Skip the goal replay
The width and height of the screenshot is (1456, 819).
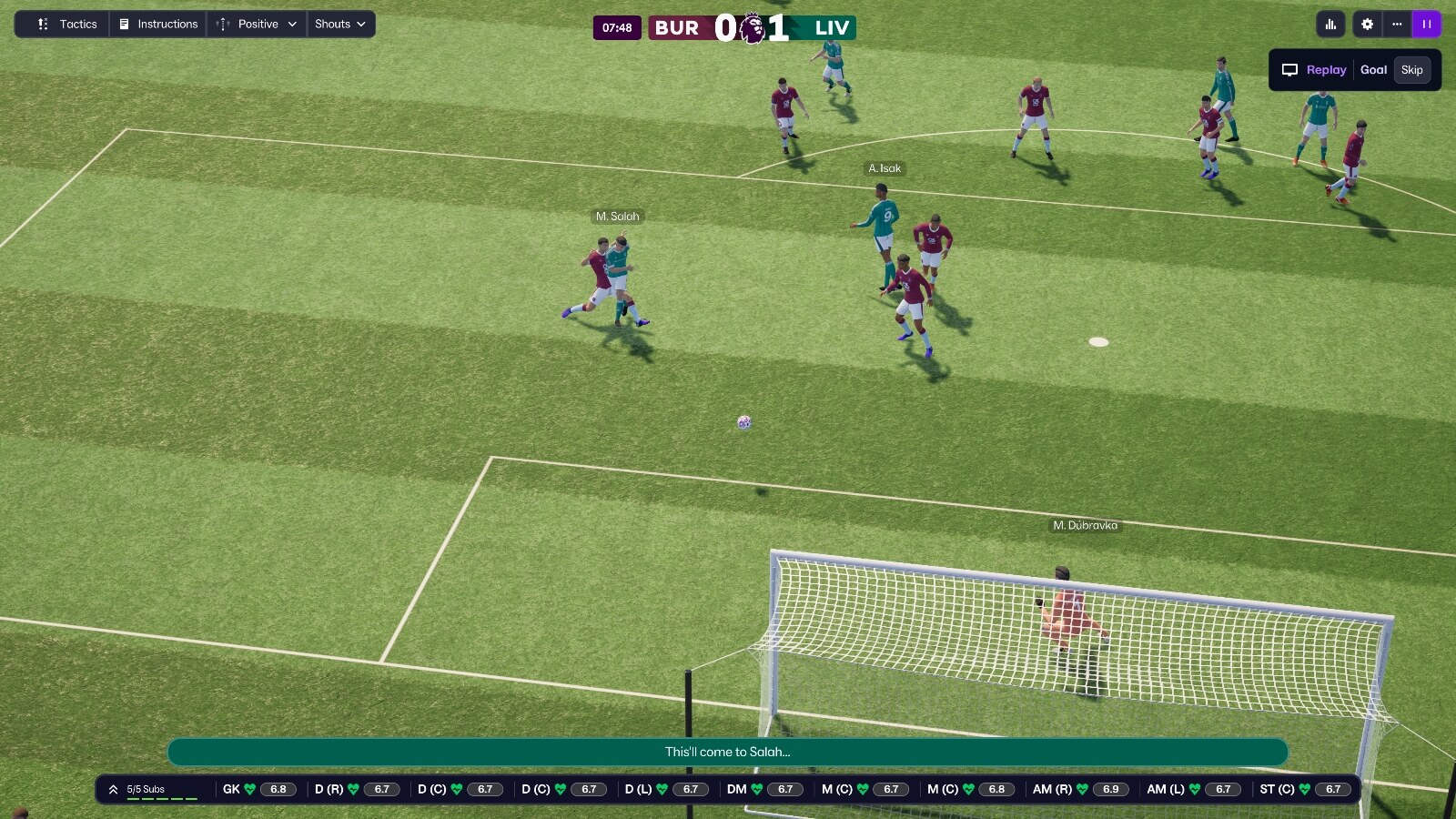1411,69
